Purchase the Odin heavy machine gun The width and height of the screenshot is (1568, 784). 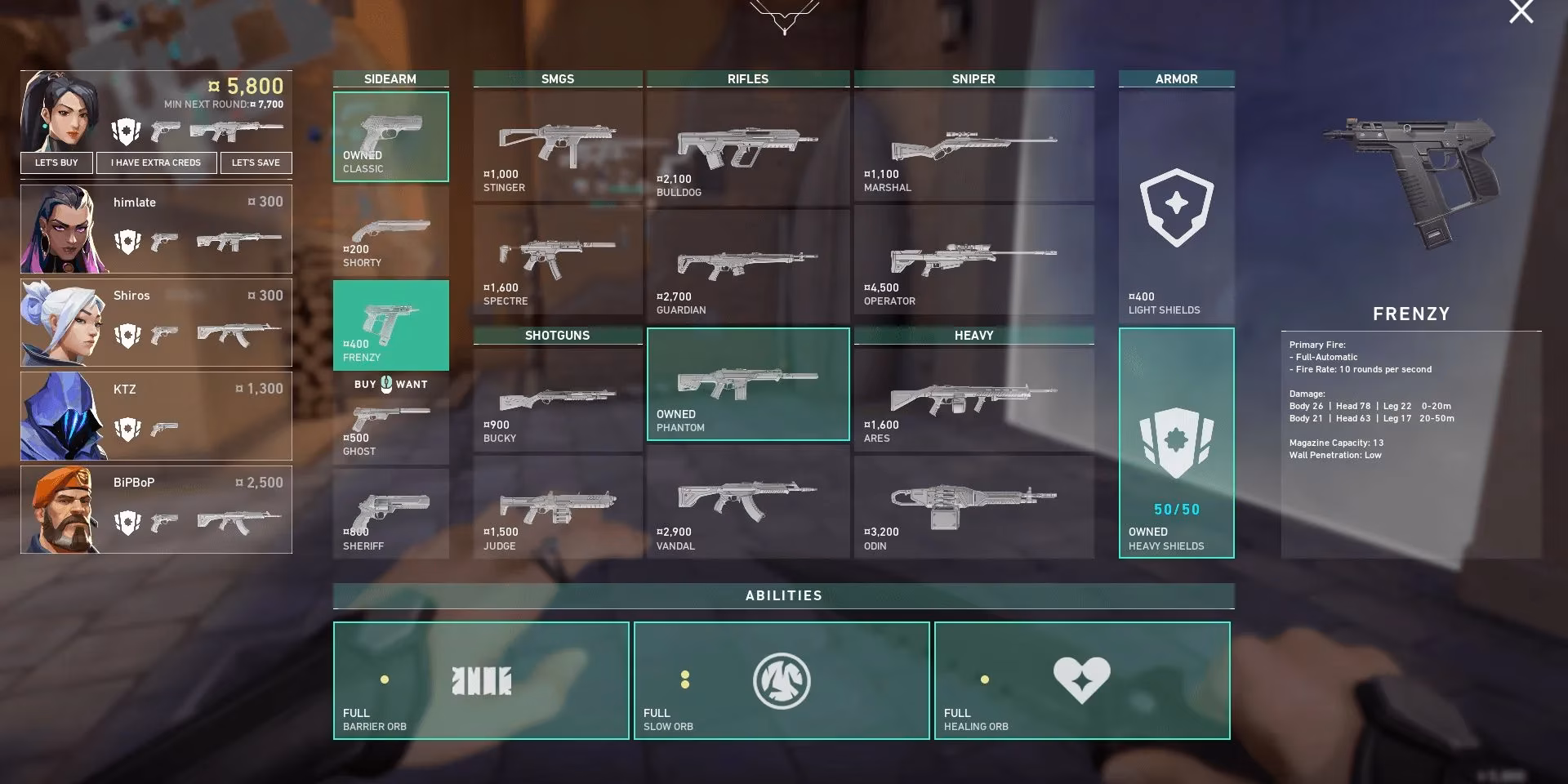click(973, 508)
